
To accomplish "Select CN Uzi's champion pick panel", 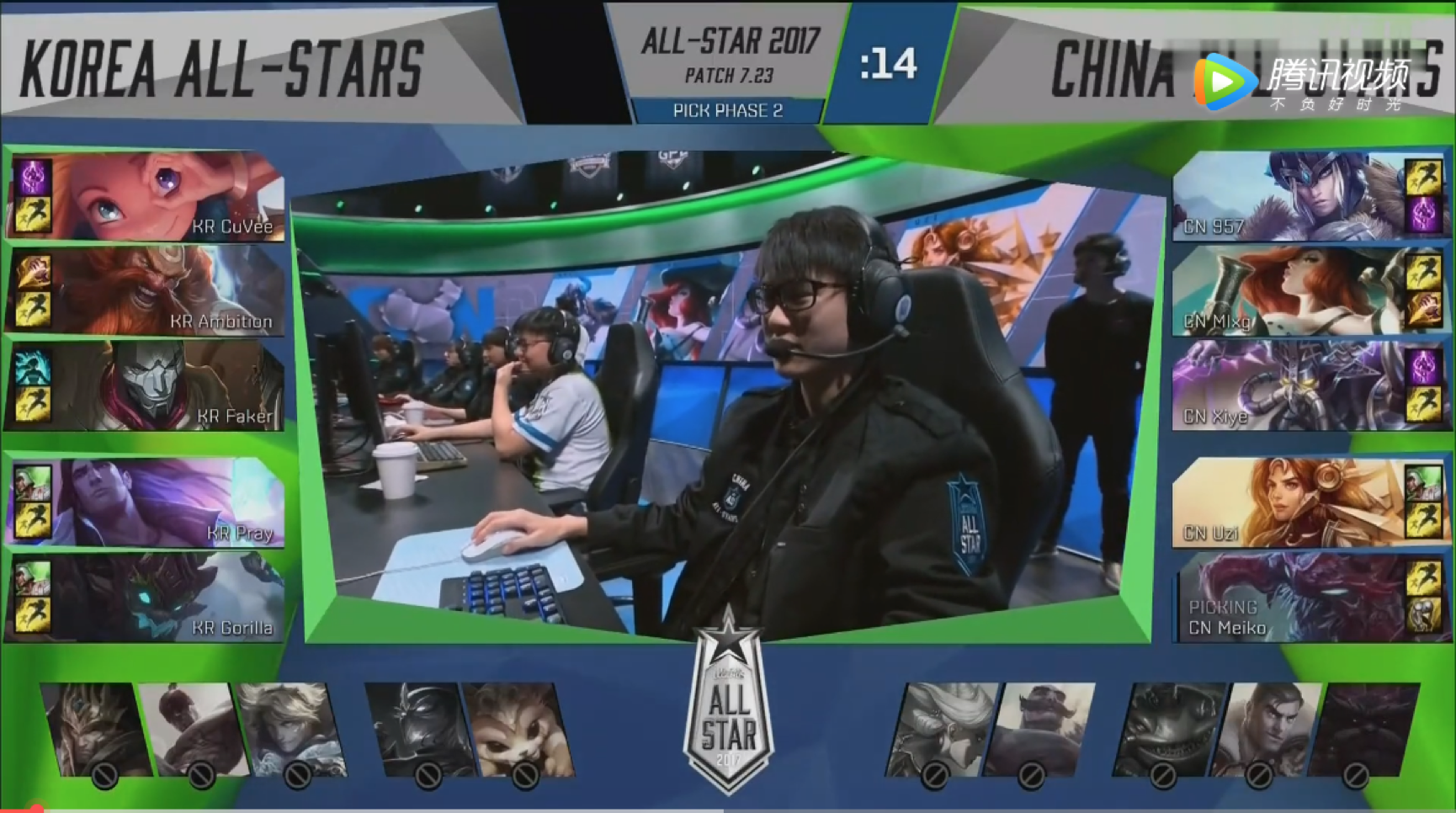I will 1309,503.
